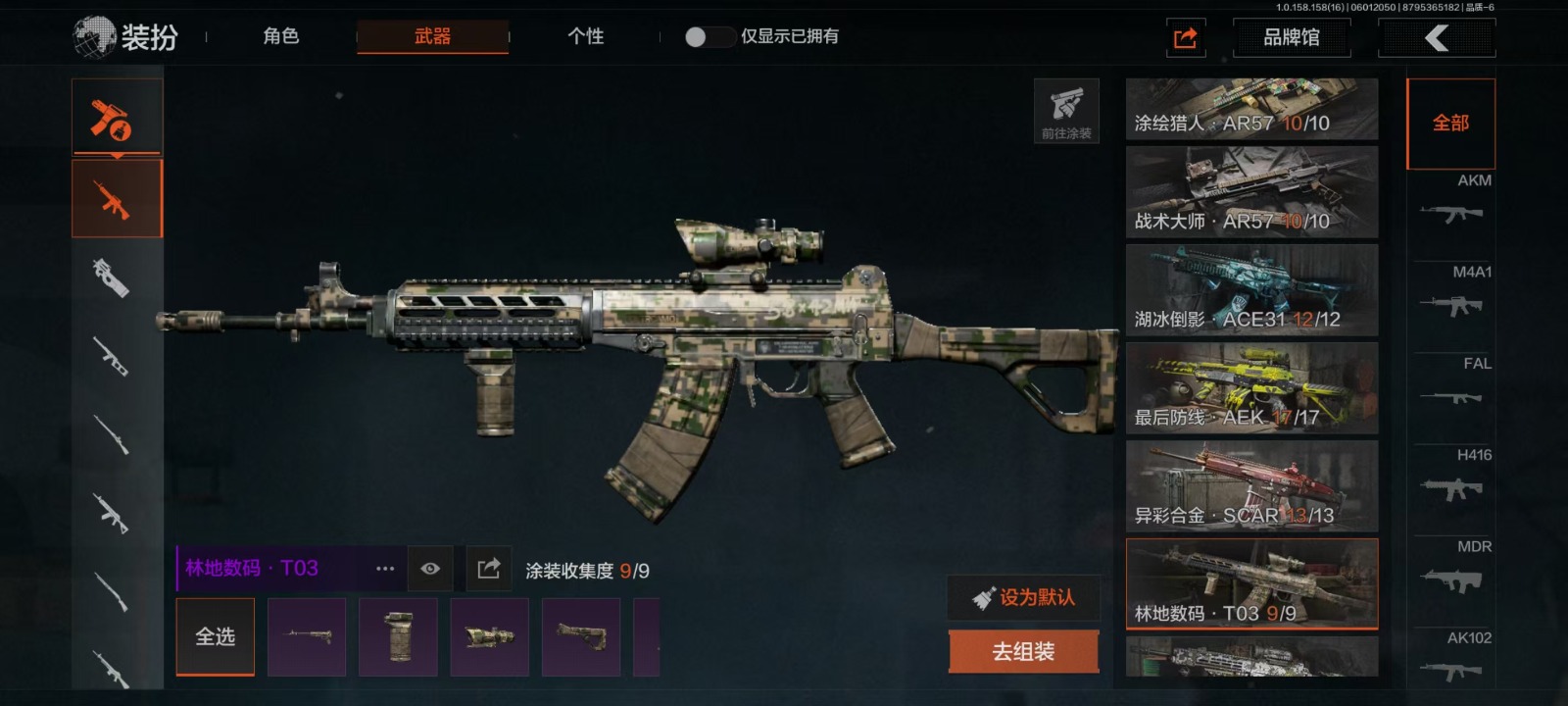Filter skins by AKM
This screenshot has width=1568, height=706.
[1452, 203]
